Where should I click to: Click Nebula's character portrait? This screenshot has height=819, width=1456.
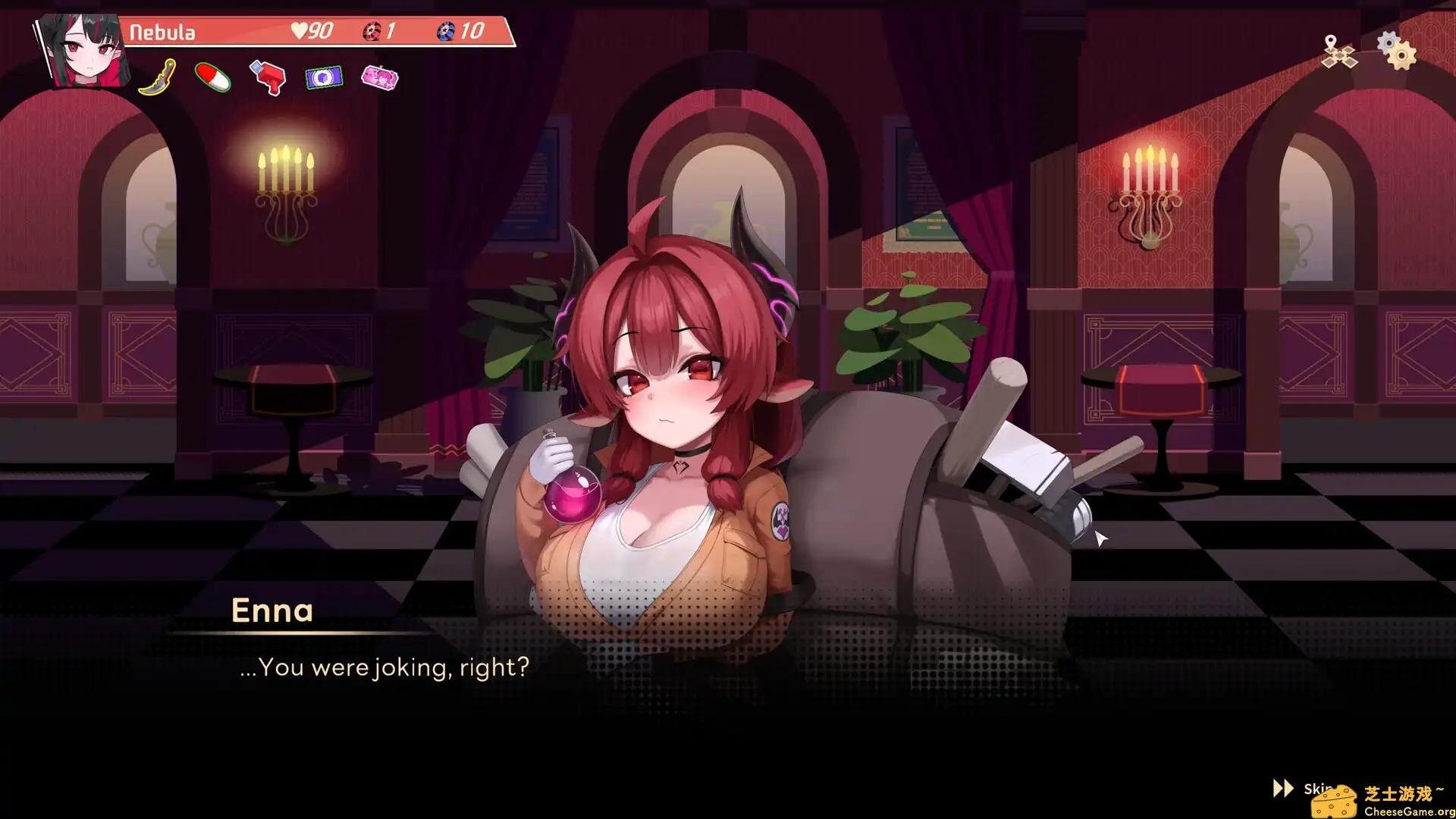pos(85,50)
